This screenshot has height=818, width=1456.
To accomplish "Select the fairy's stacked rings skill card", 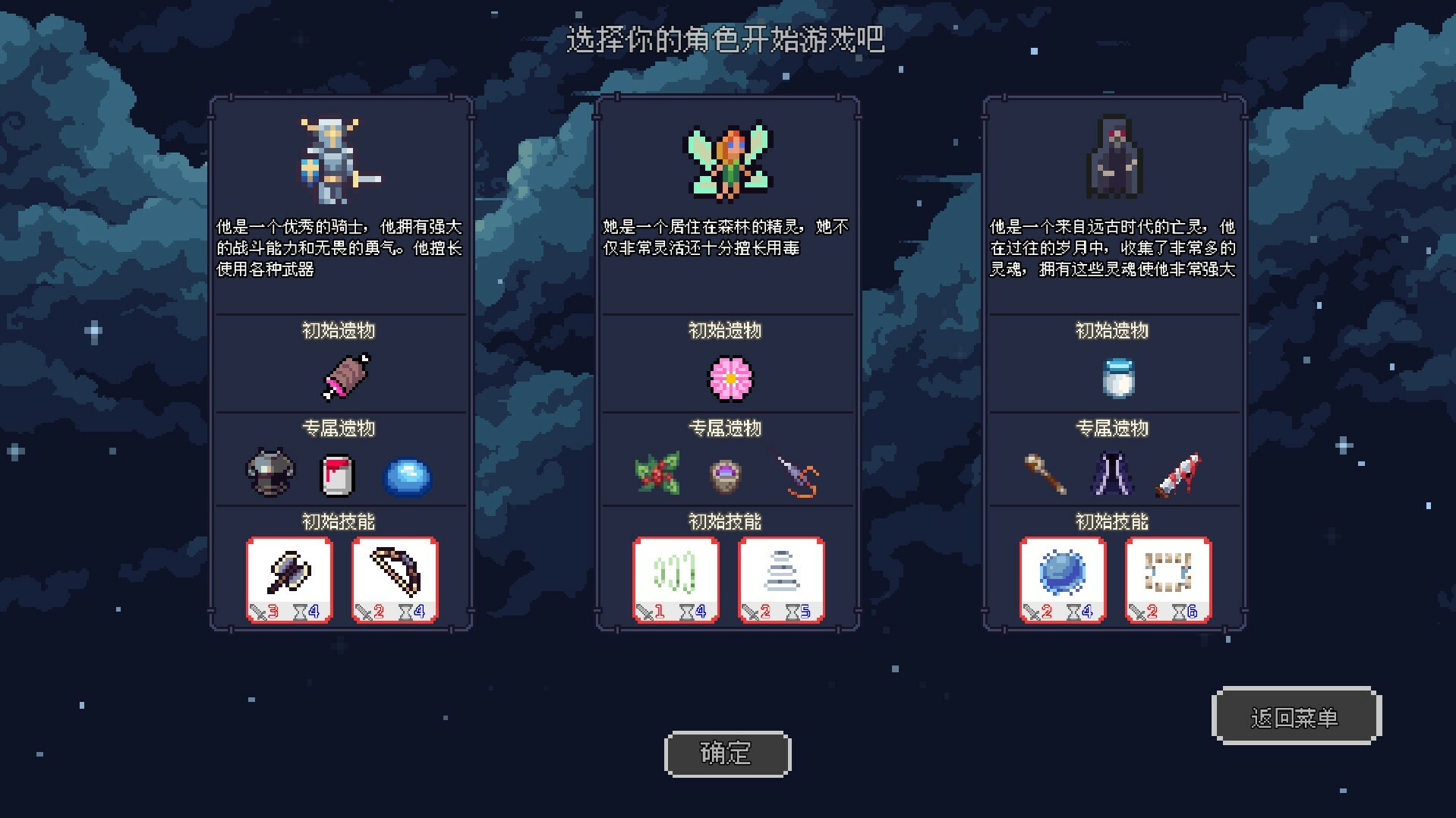I will (x=782, y=579).
